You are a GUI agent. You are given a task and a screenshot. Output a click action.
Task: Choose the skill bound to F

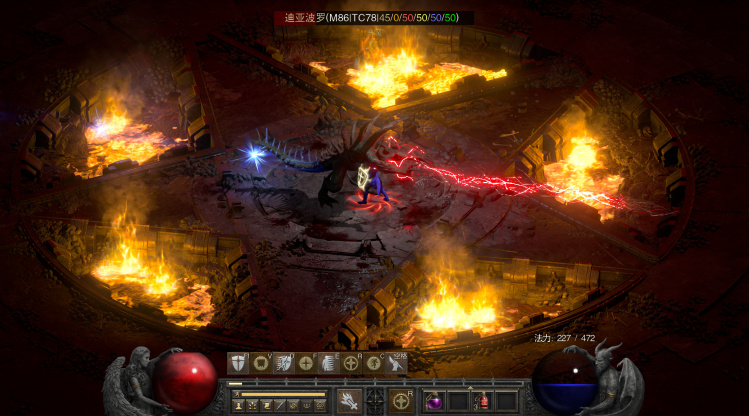click(x=307, y=363)
